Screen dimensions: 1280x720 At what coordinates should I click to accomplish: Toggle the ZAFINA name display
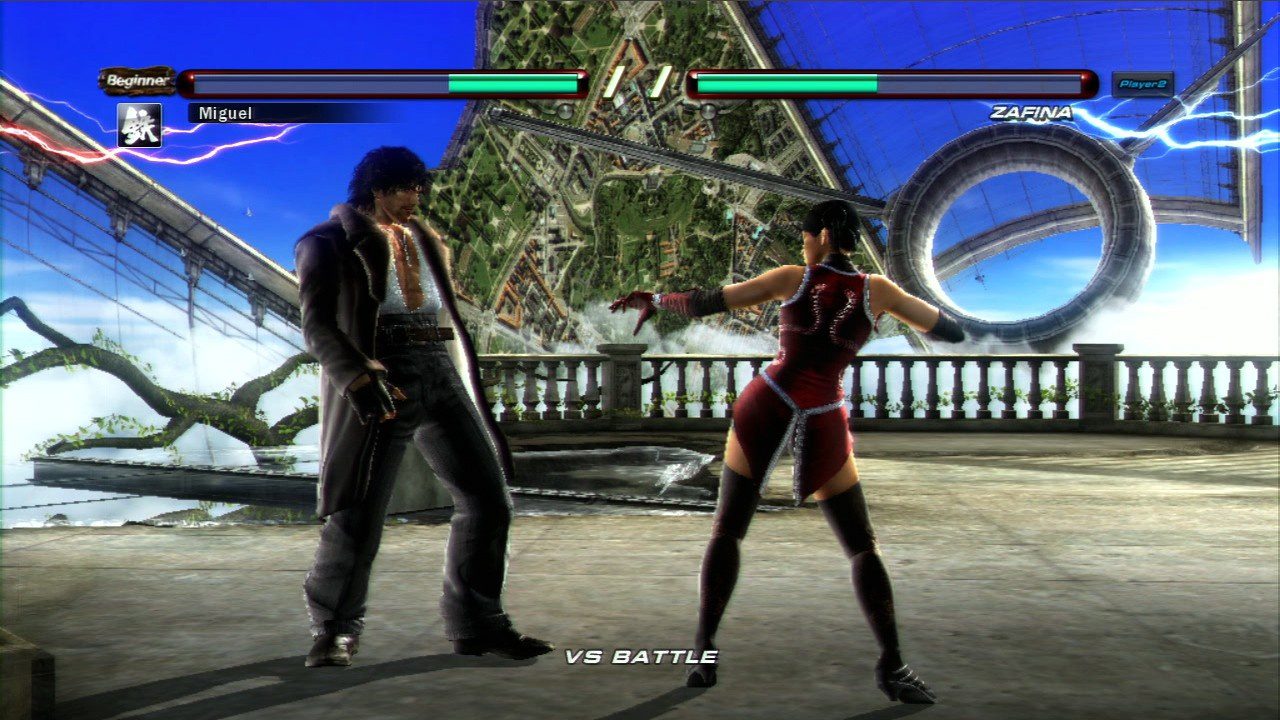coord(1030,114)
